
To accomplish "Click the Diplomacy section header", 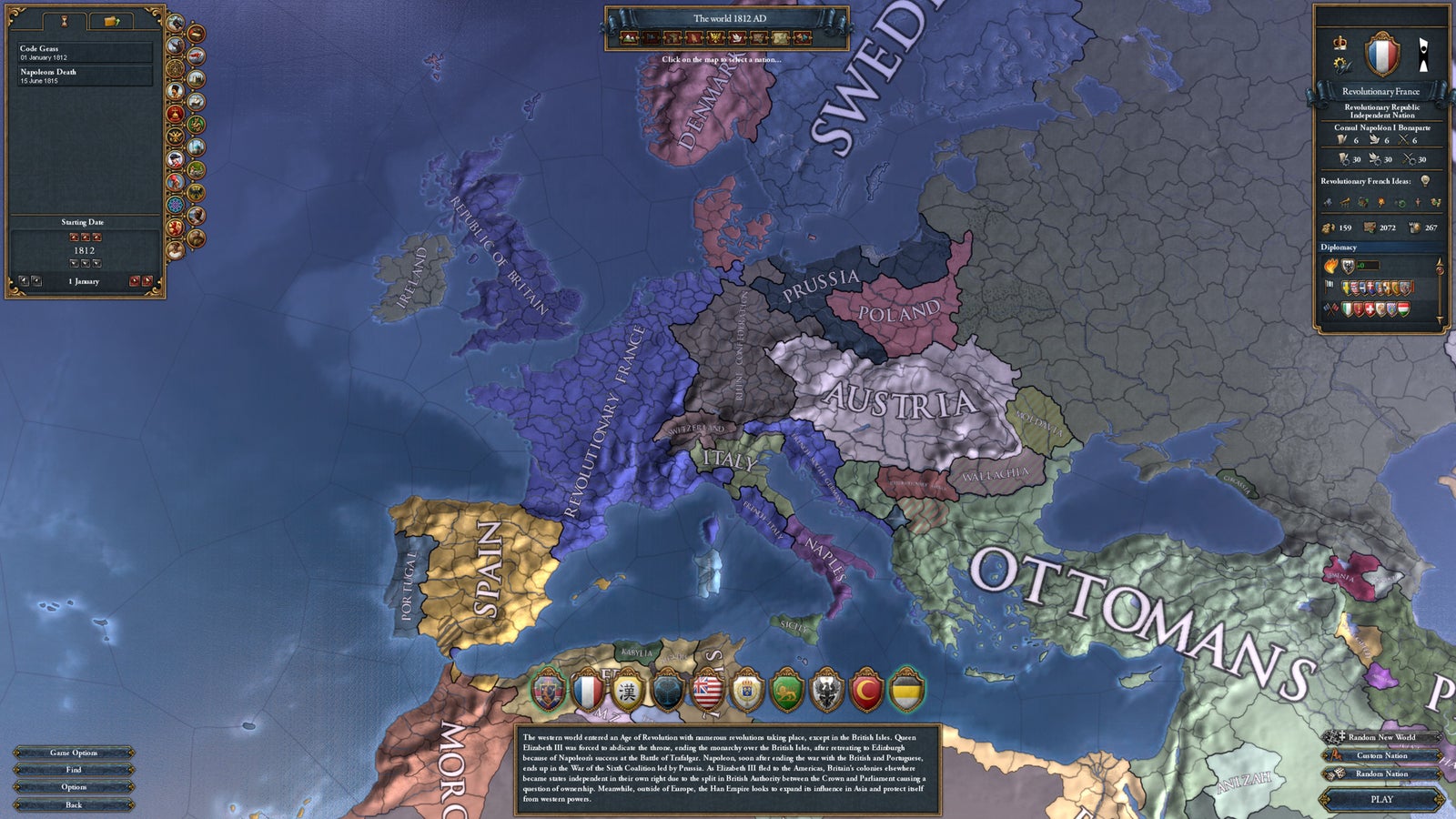I will click(1339, 247).
